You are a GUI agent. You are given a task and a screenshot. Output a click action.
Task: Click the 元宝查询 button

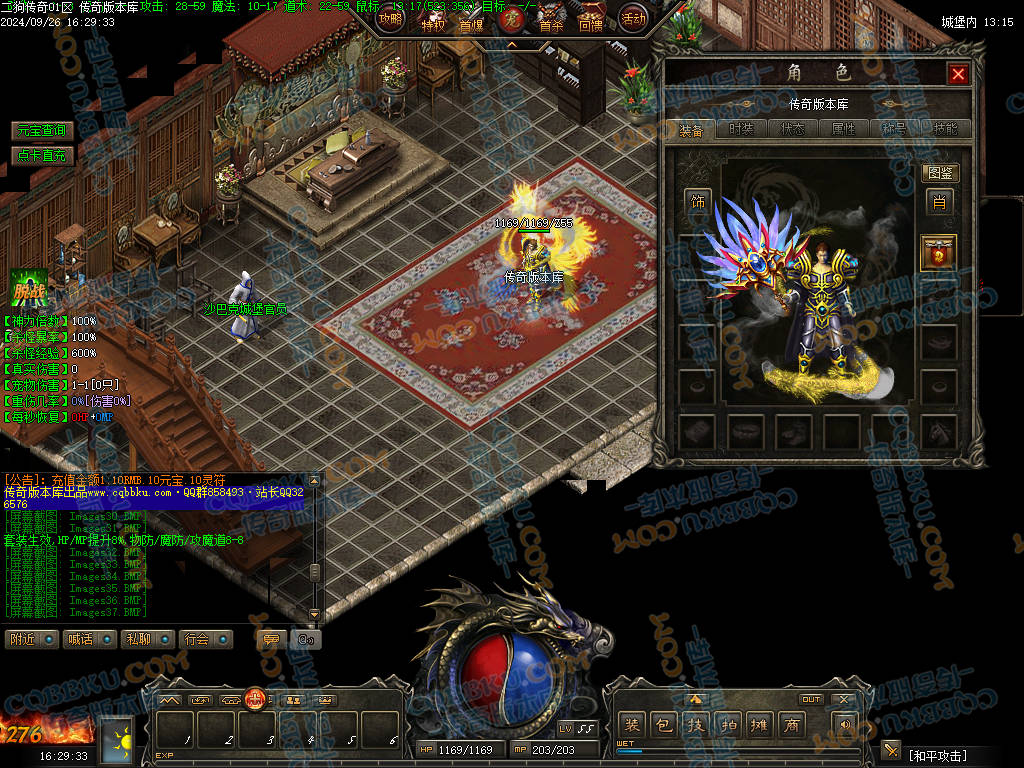(x=42, y=131)
